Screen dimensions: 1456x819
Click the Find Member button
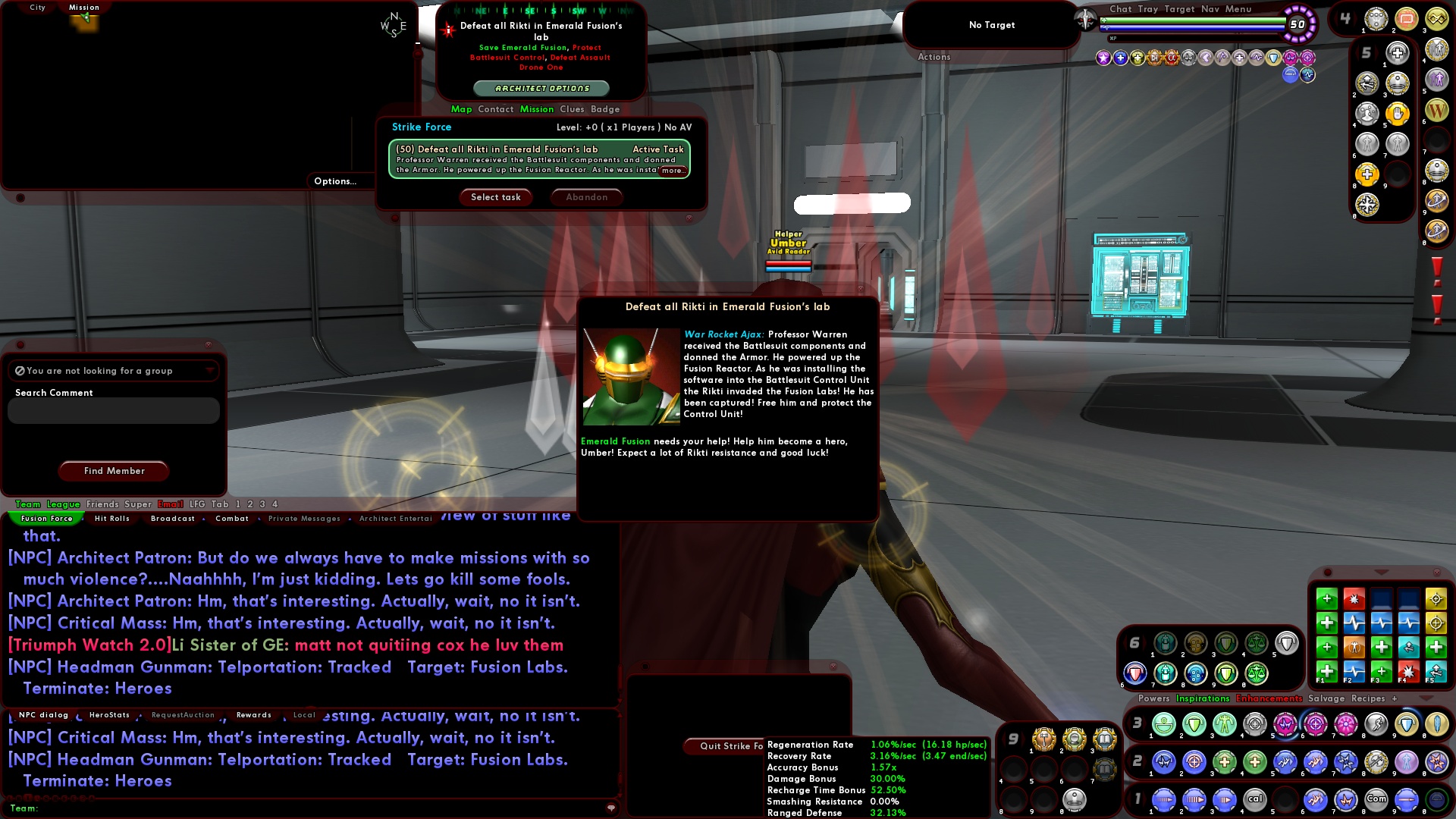click(x=113, y=471)
